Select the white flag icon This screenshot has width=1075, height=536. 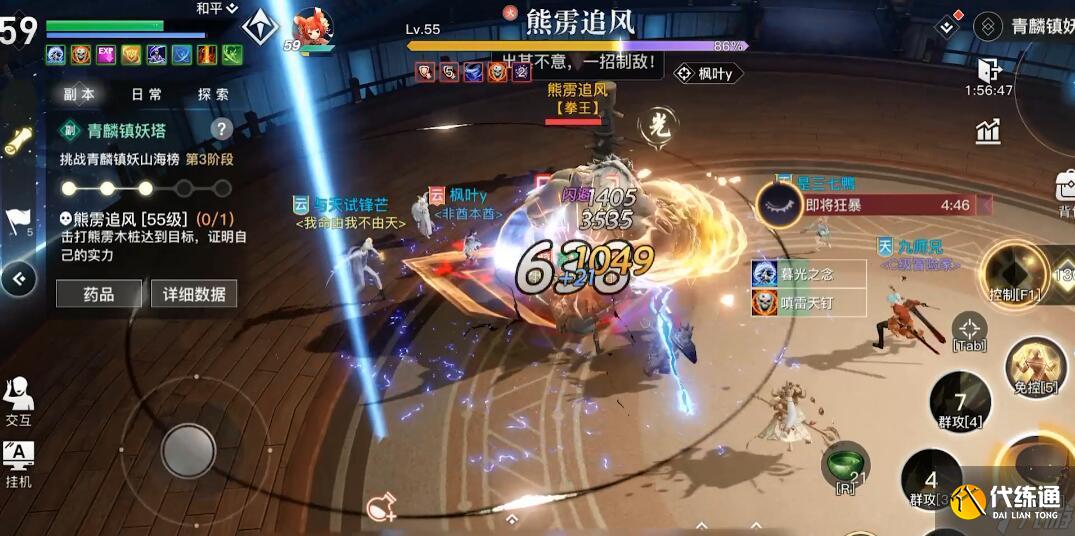click(18, 219)
